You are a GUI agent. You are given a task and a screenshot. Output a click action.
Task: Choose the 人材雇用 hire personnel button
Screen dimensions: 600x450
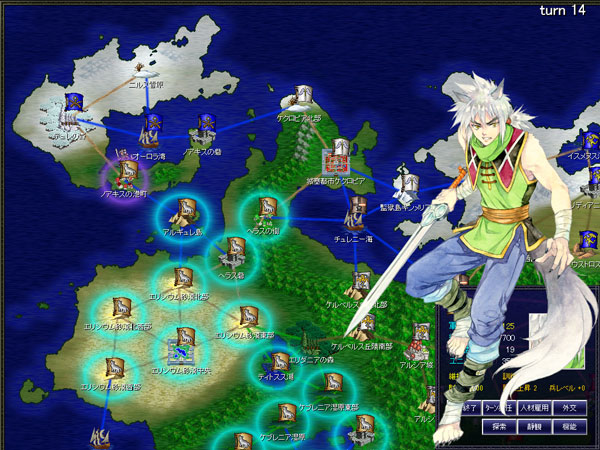tap(535, 408)
